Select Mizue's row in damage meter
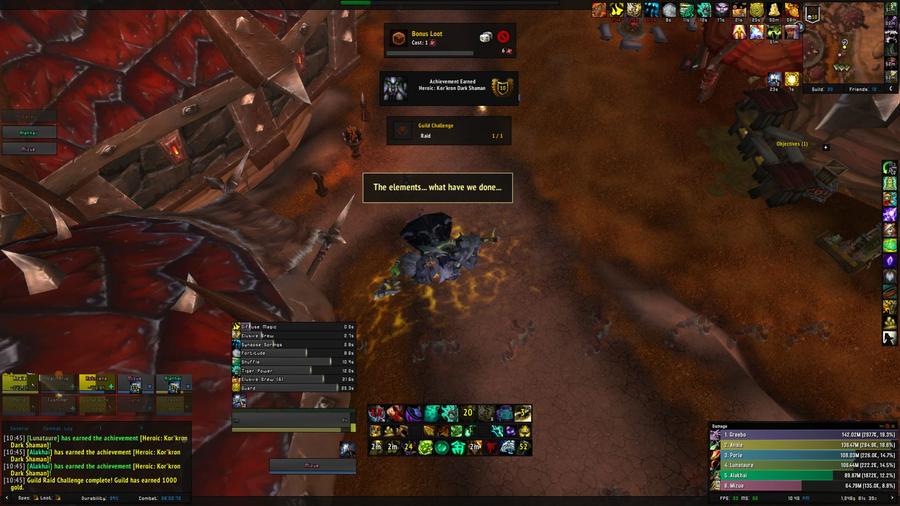Screen dimensions: 900x506 801,485
